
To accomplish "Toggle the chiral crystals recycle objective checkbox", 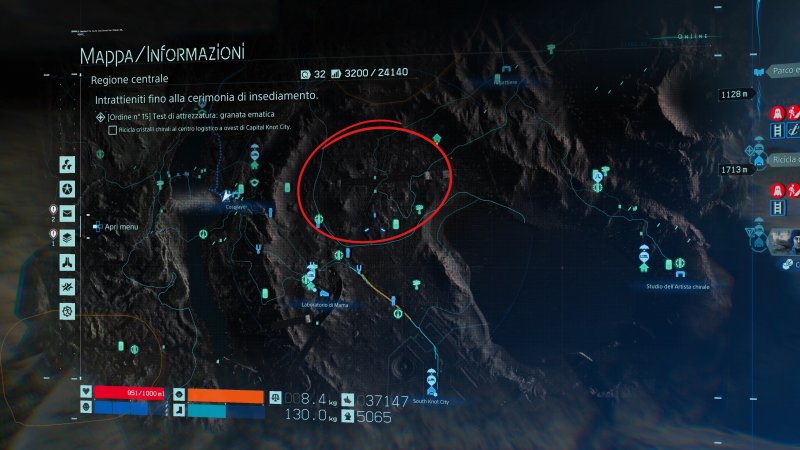I will pyautogui.click(x=112, y=130).
